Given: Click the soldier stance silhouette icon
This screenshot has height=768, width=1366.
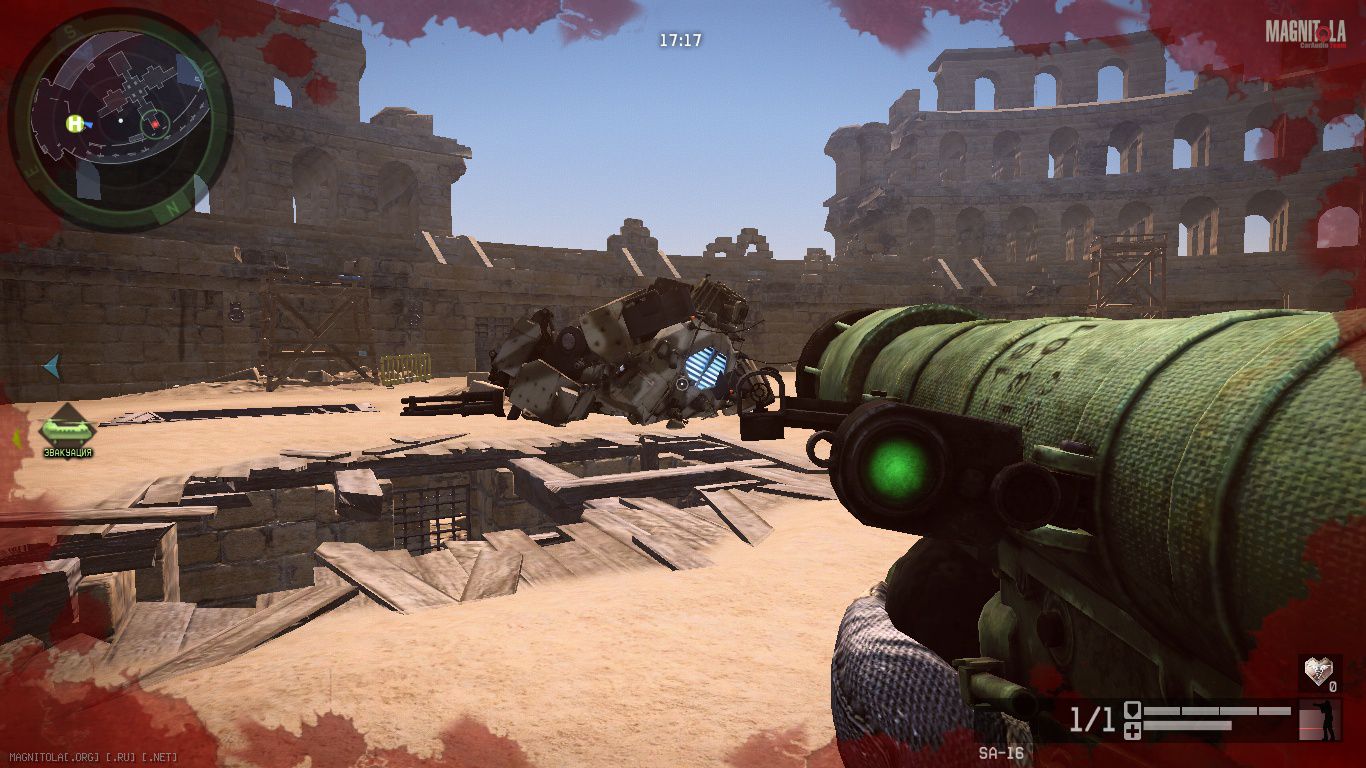Looking at the screenshot, I should pyautogui.click(x=1327, y=720).
